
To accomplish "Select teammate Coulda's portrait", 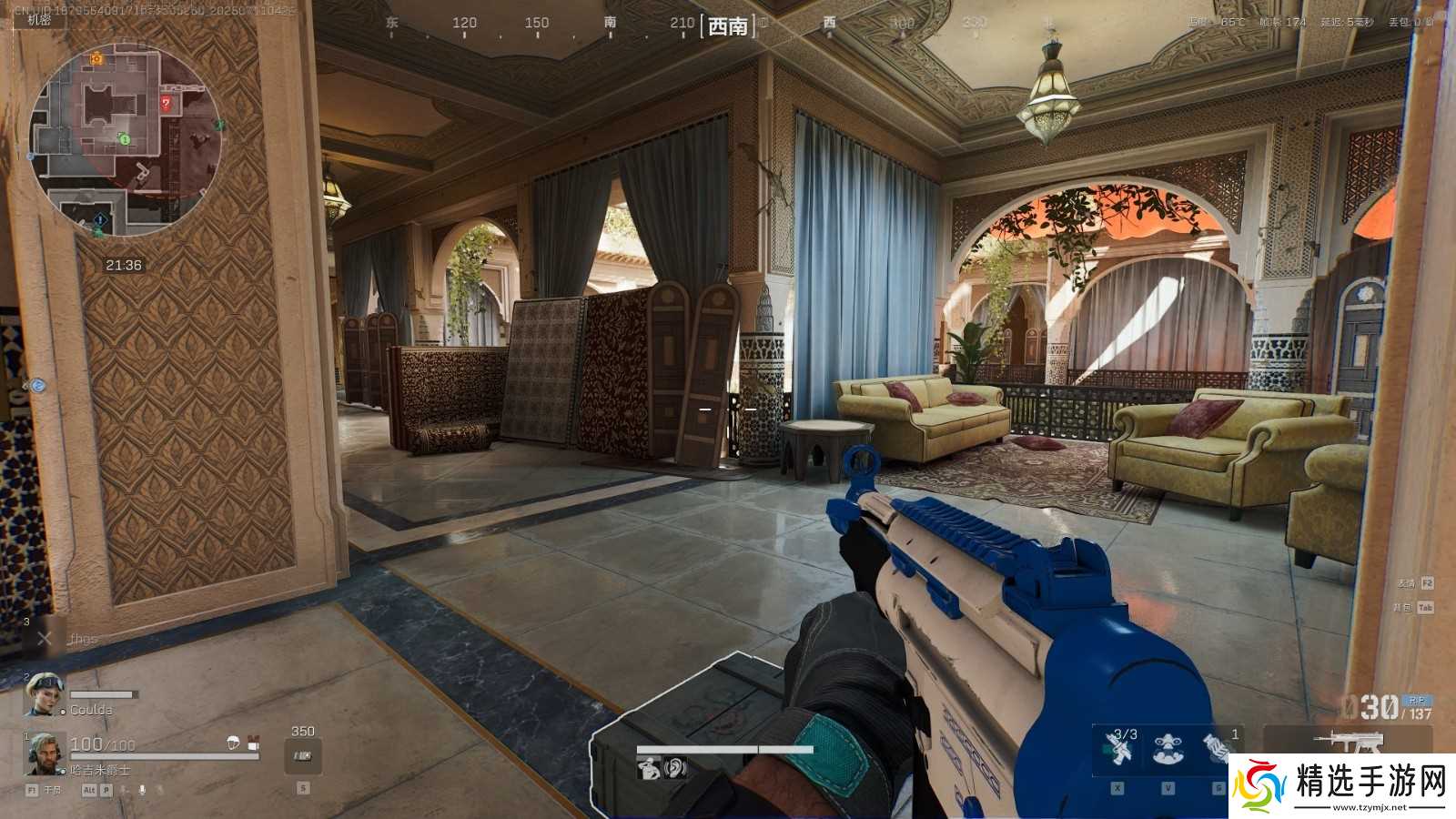I will 42,694.
